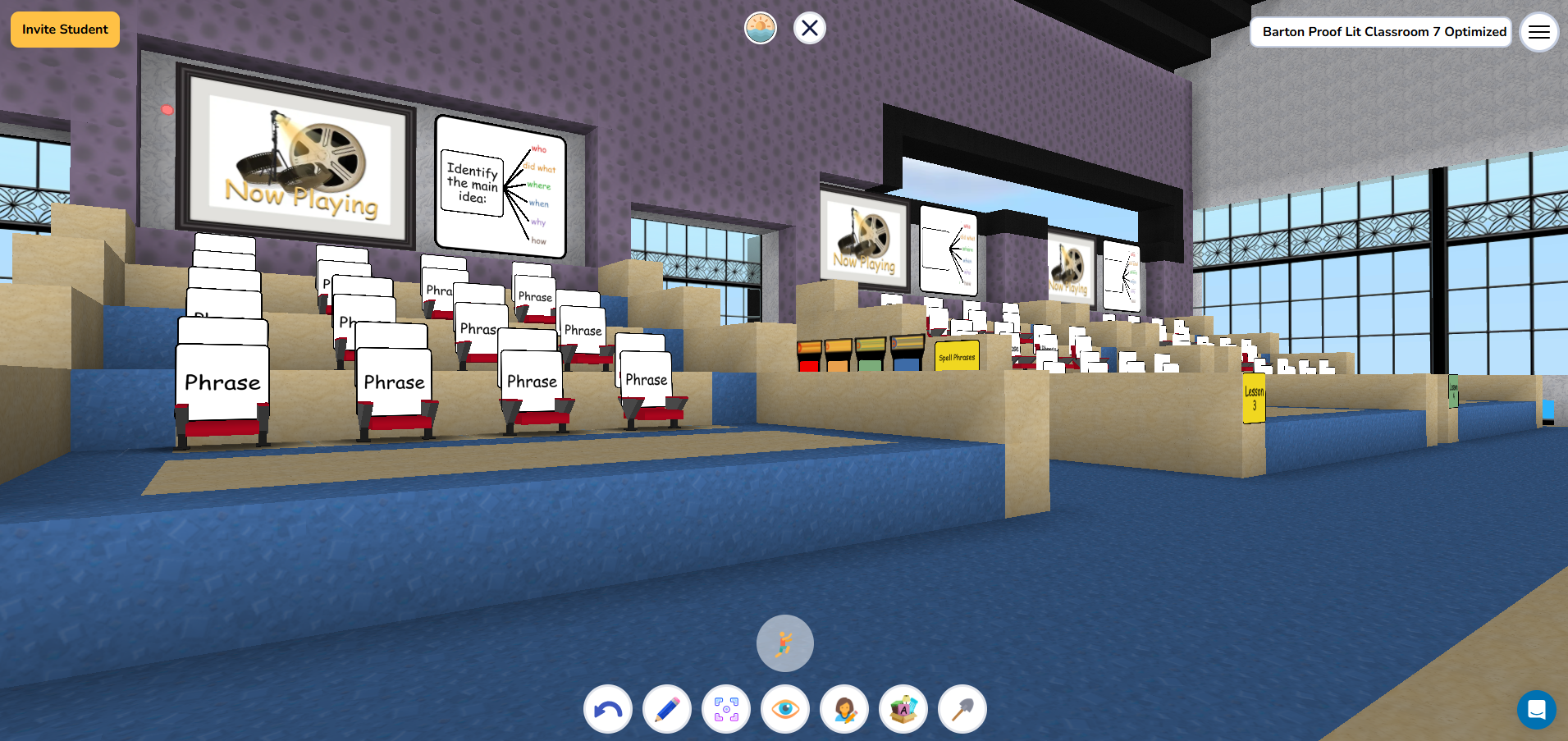Screen dimensions: 1568x741
Task: Select the Identify the main idea whiteboard
Action: pos(499,187)
